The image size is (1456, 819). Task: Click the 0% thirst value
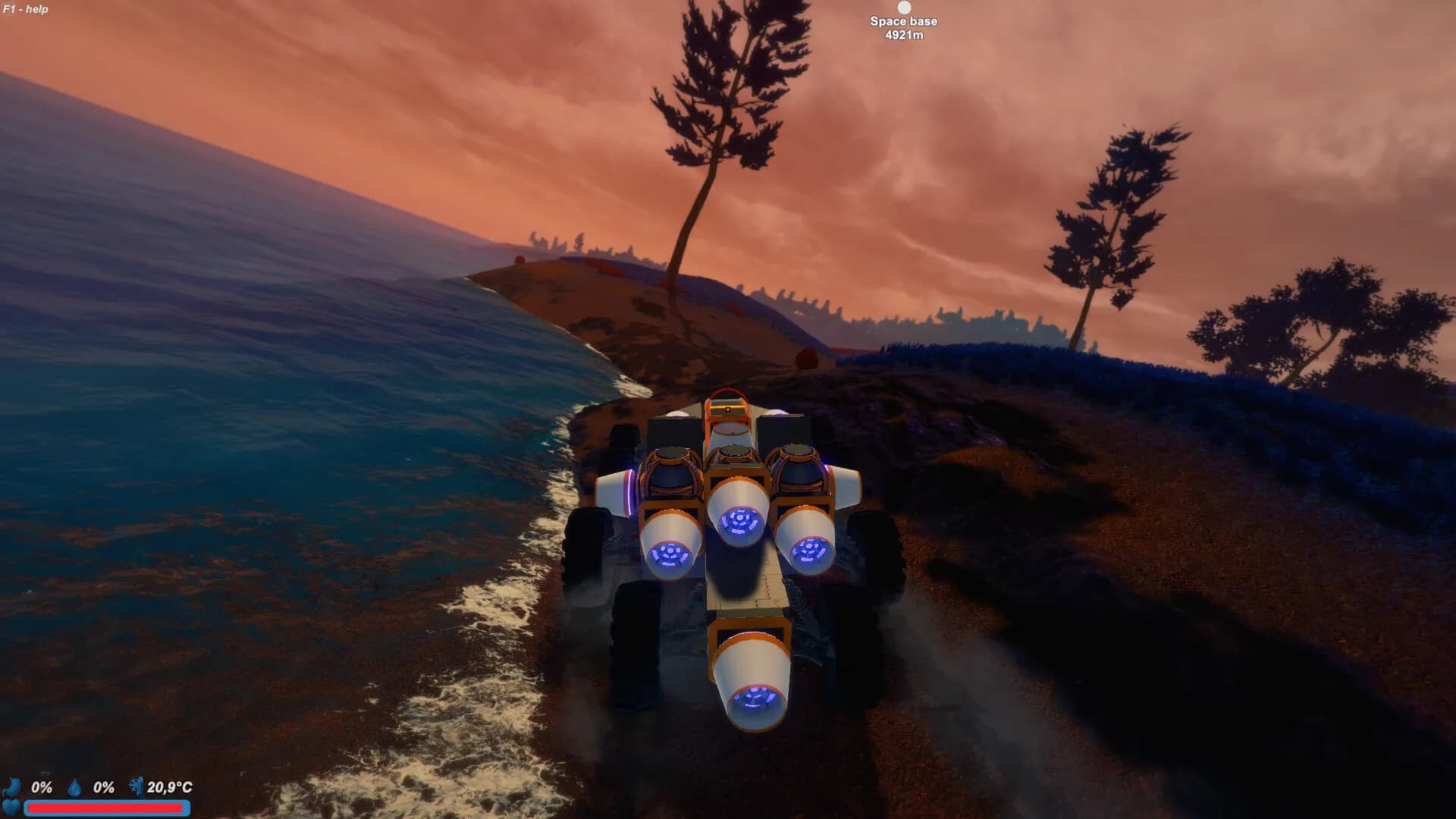click(103, 786)
